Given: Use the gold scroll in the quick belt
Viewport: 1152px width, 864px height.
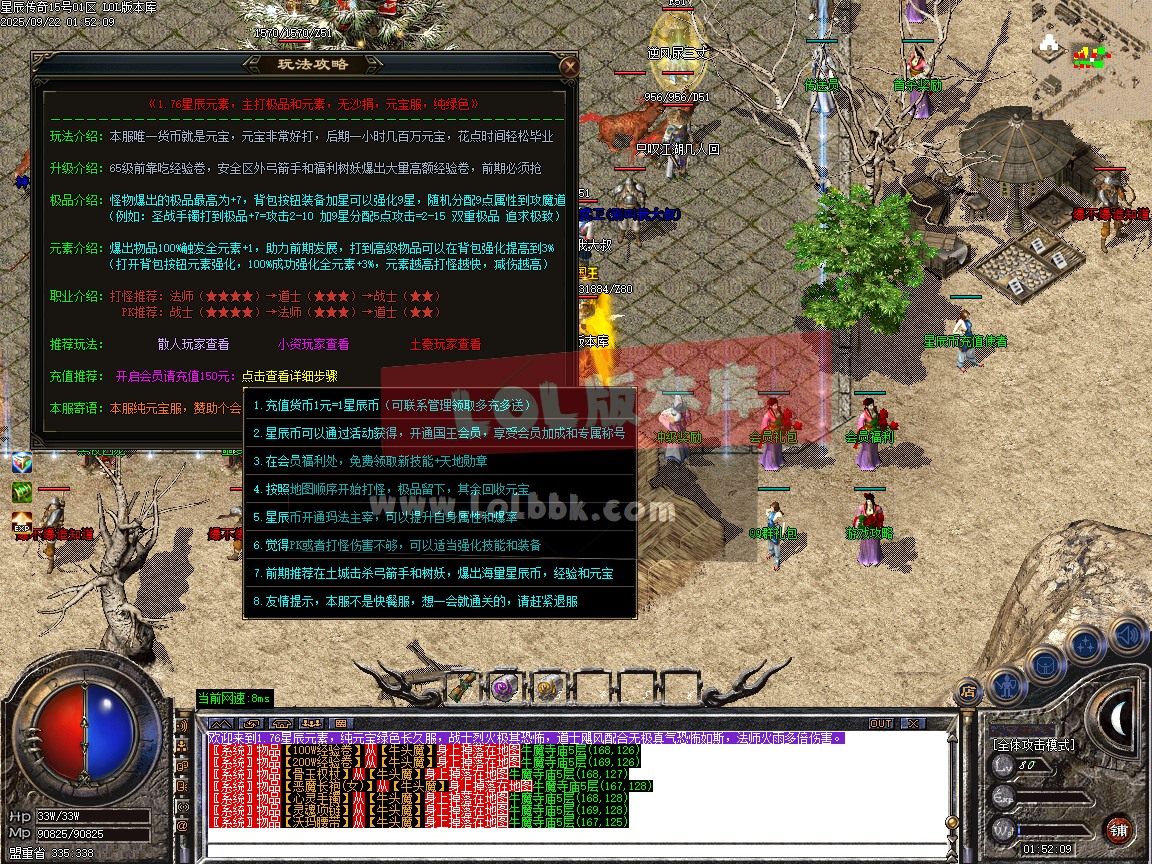Looking at the screenshot, I should tap(546, 688).
